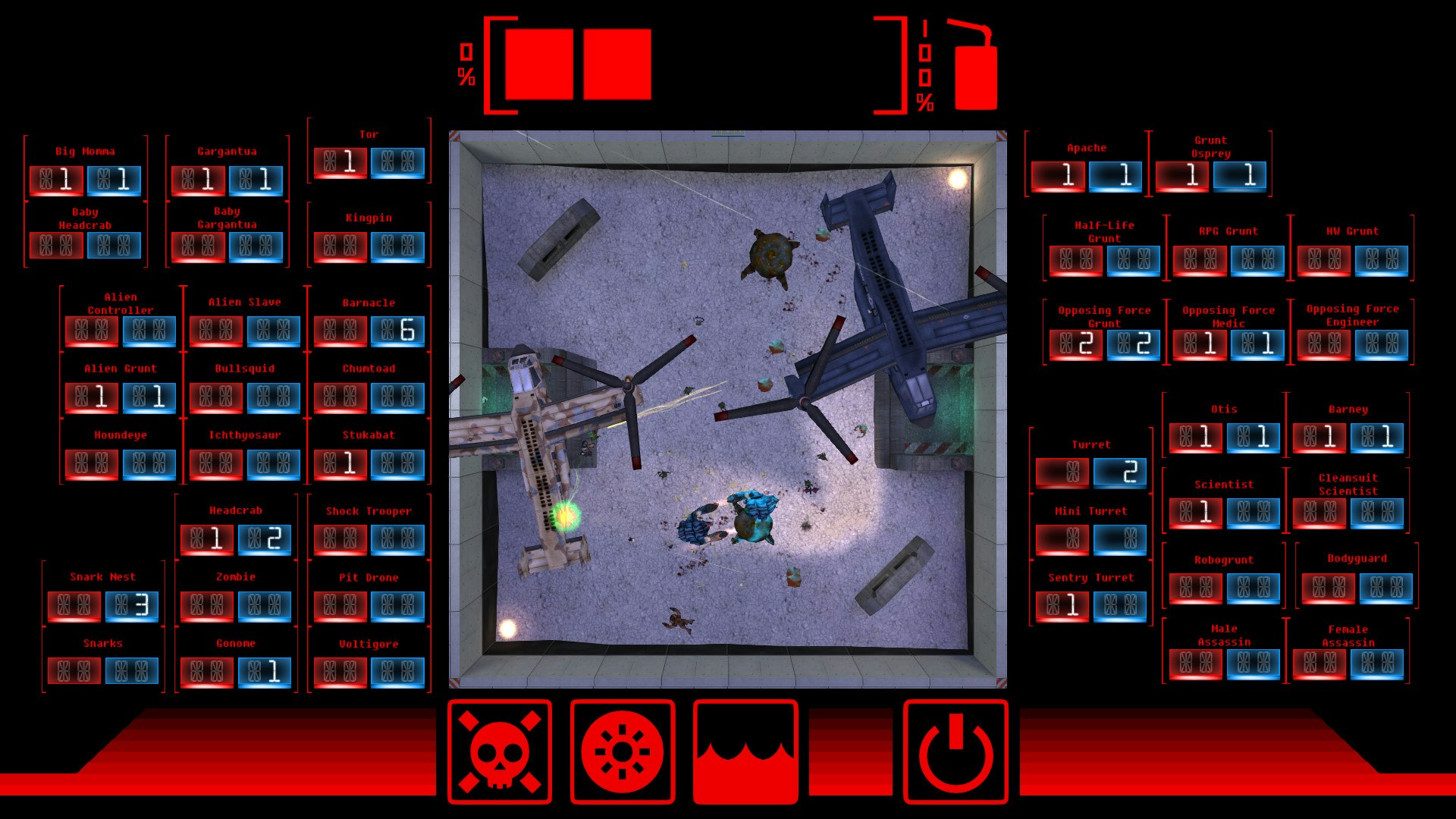Click the blue Baby Gargantua counter
The image size is (1456, 819).
pos(256,246)
